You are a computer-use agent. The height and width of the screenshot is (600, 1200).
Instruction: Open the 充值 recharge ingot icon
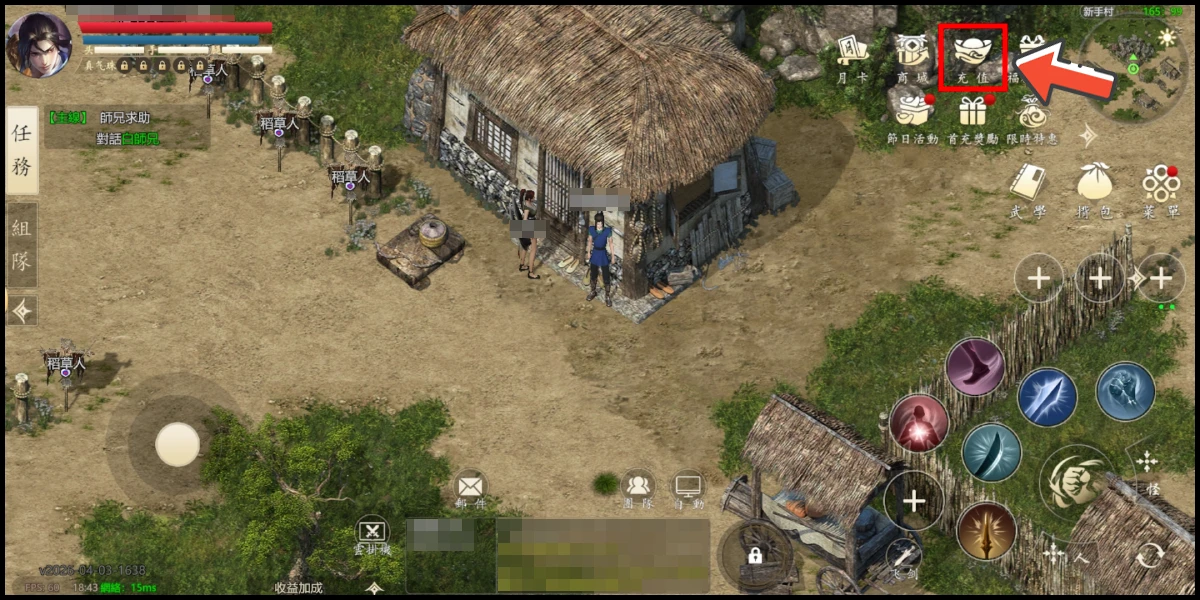pos(972,55)
